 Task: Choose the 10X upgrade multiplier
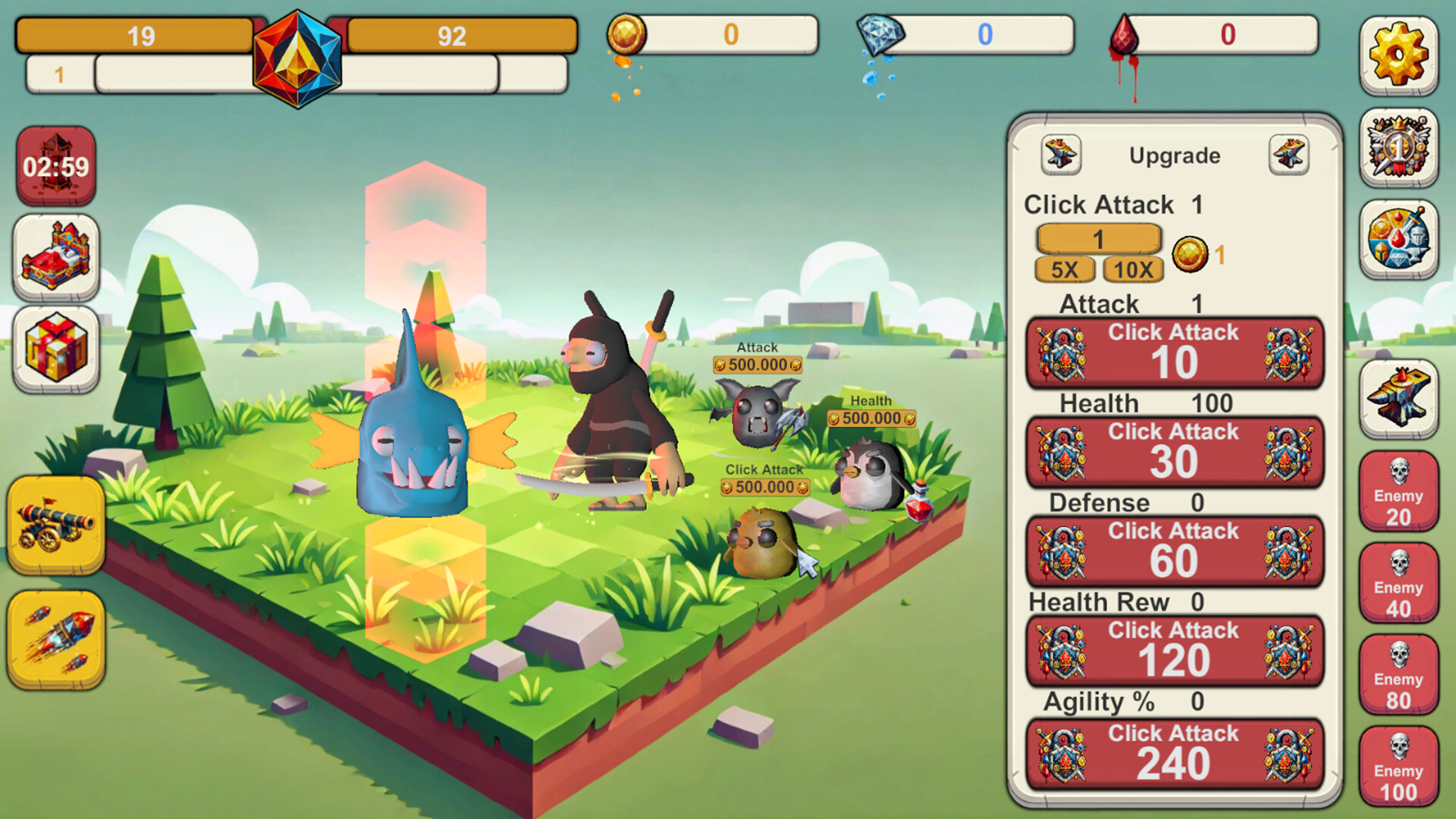pos(1133,269)
